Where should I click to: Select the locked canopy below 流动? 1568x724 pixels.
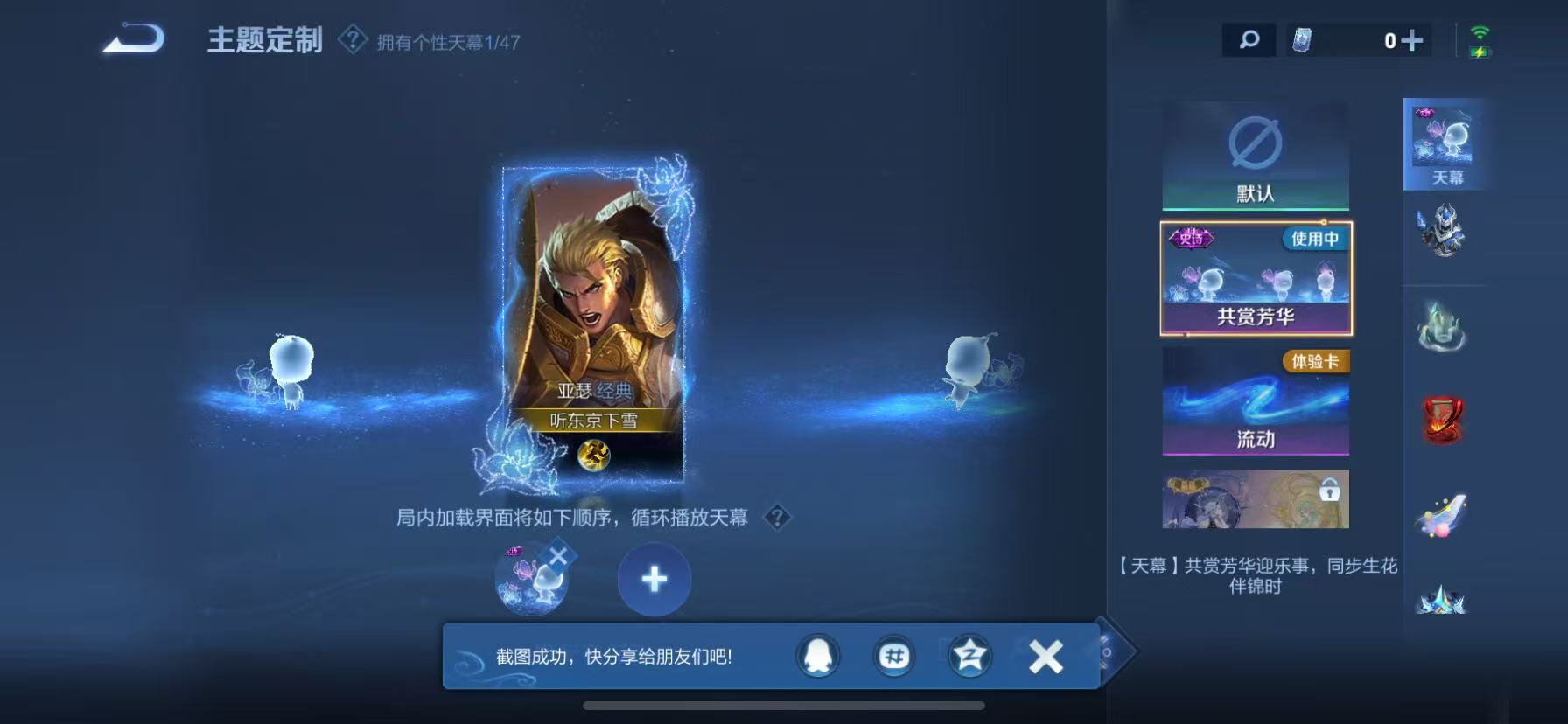coord(1255,498)
